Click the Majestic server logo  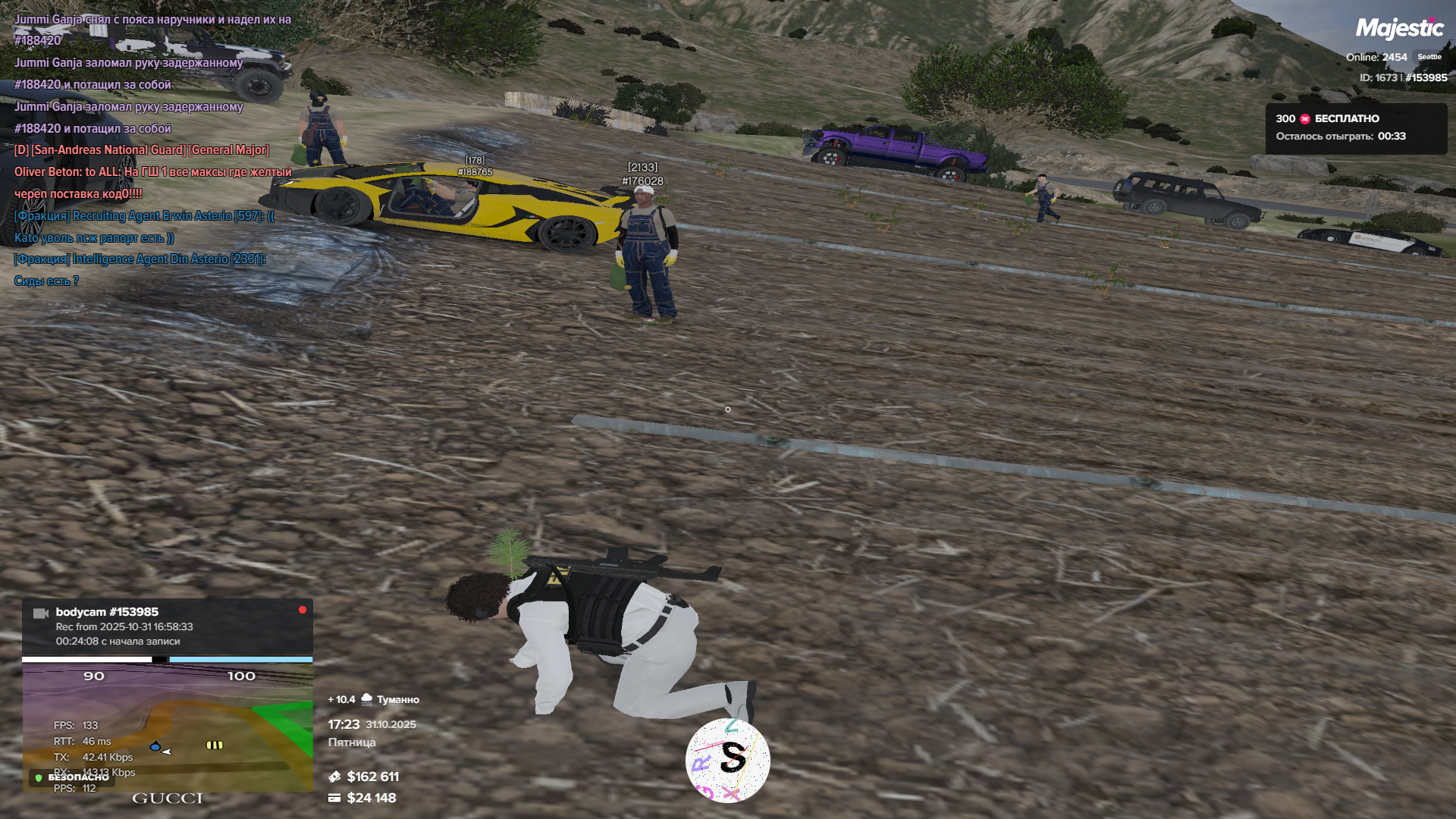click(x=1399, y=29)
